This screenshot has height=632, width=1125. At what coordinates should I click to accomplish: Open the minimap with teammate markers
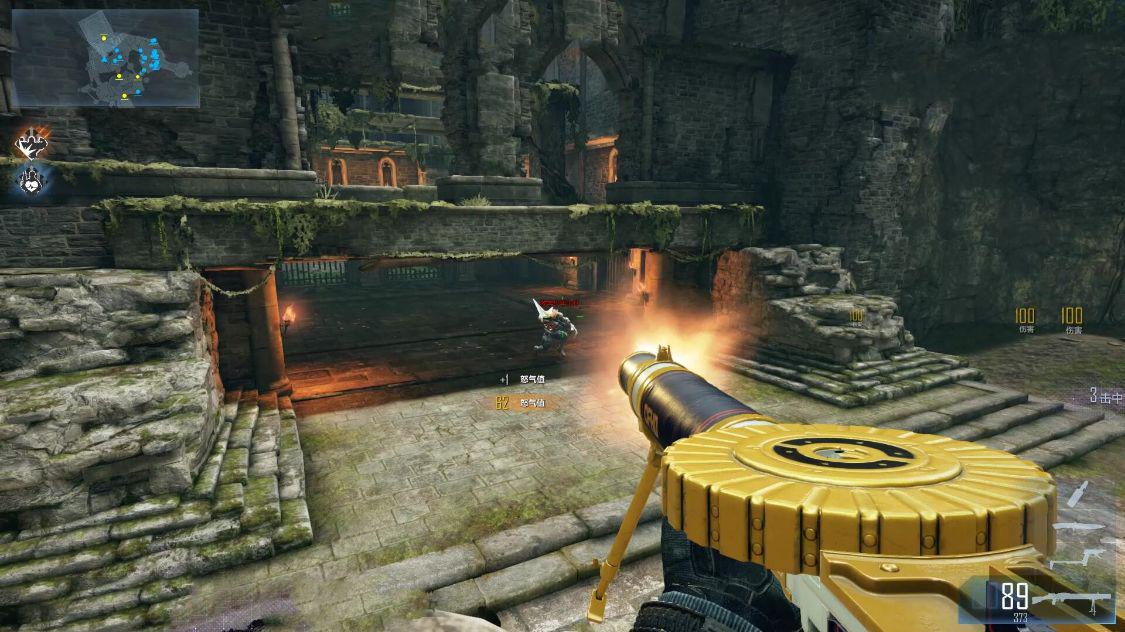(x=105, y=58)
